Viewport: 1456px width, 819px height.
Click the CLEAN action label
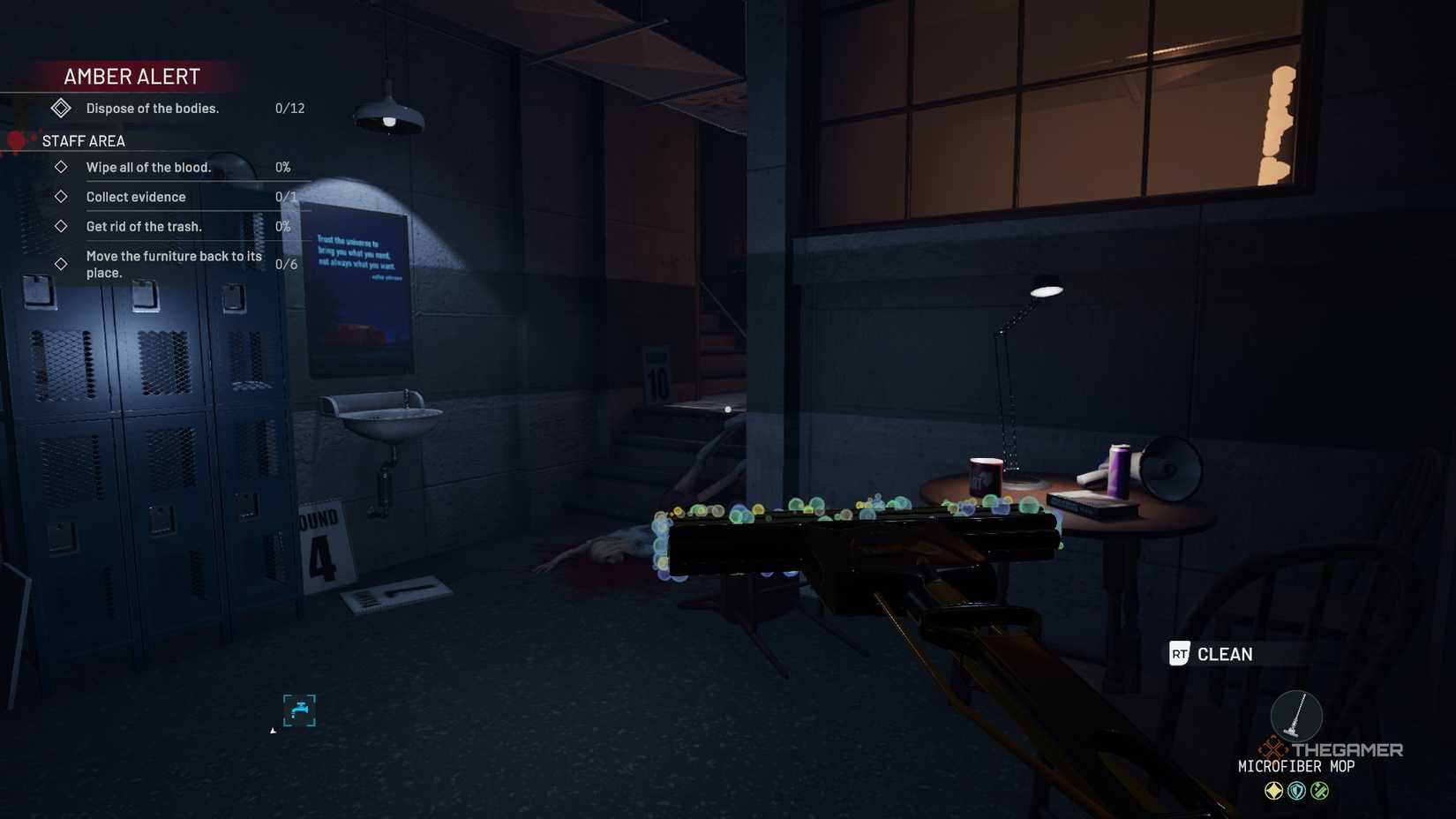click(1225, 654)
